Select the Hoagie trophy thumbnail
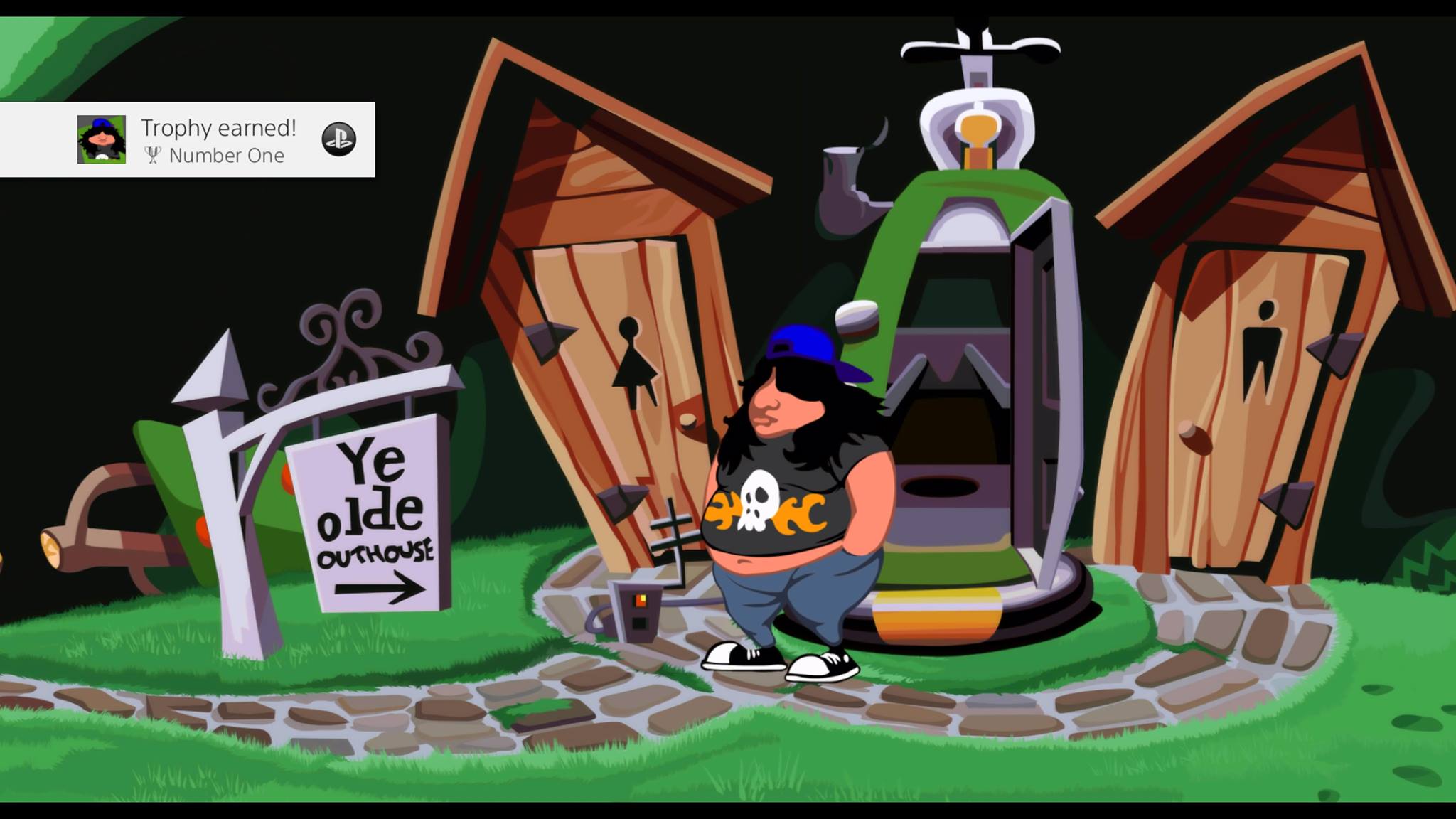 tap(102, 139)
